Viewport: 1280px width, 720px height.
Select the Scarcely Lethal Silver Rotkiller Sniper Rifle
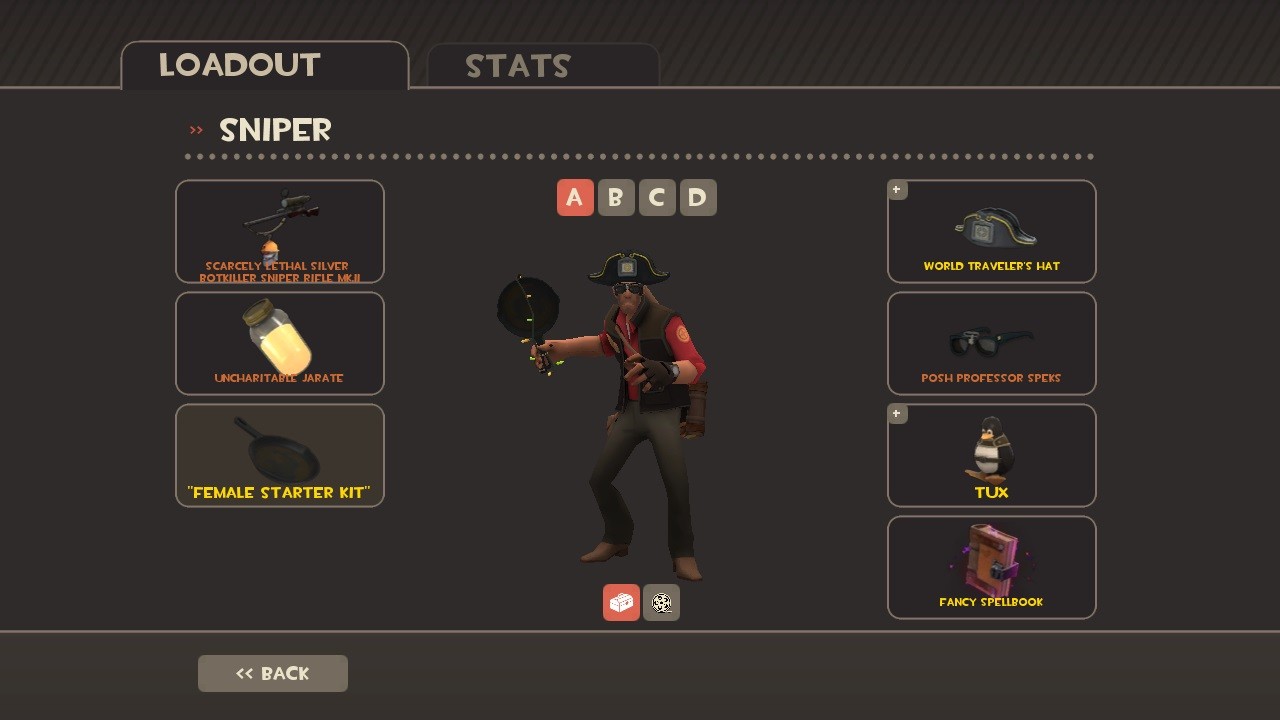click(x=279, y=231)
